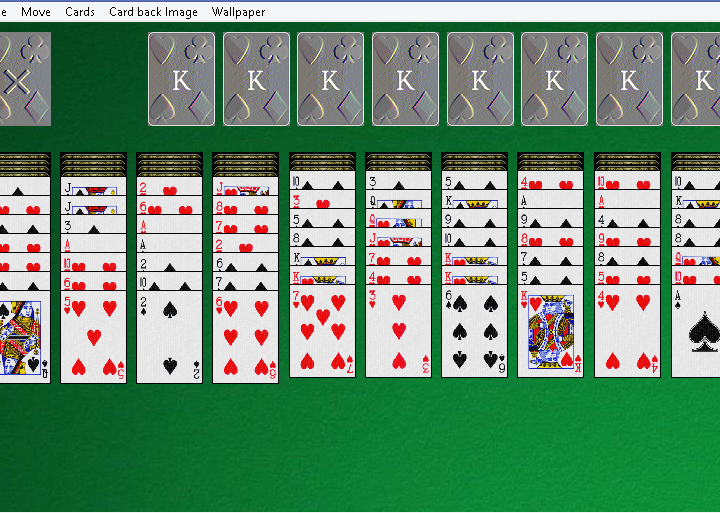720x513 pixels.
Task: Open the Wallpaper menu
Action: click(x=239, y=12)
